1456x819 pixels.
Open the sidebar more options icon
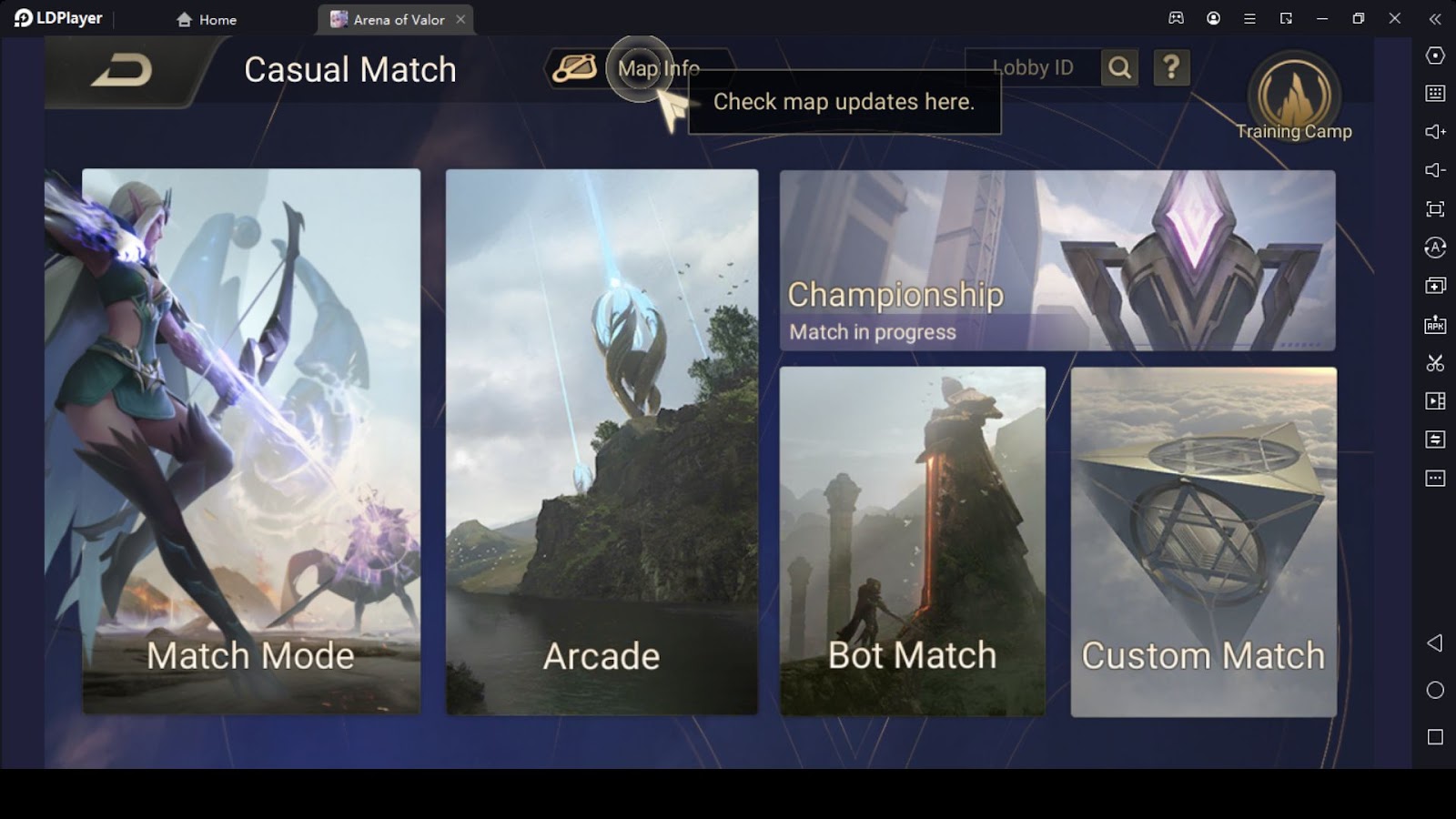click(1434, 478)
